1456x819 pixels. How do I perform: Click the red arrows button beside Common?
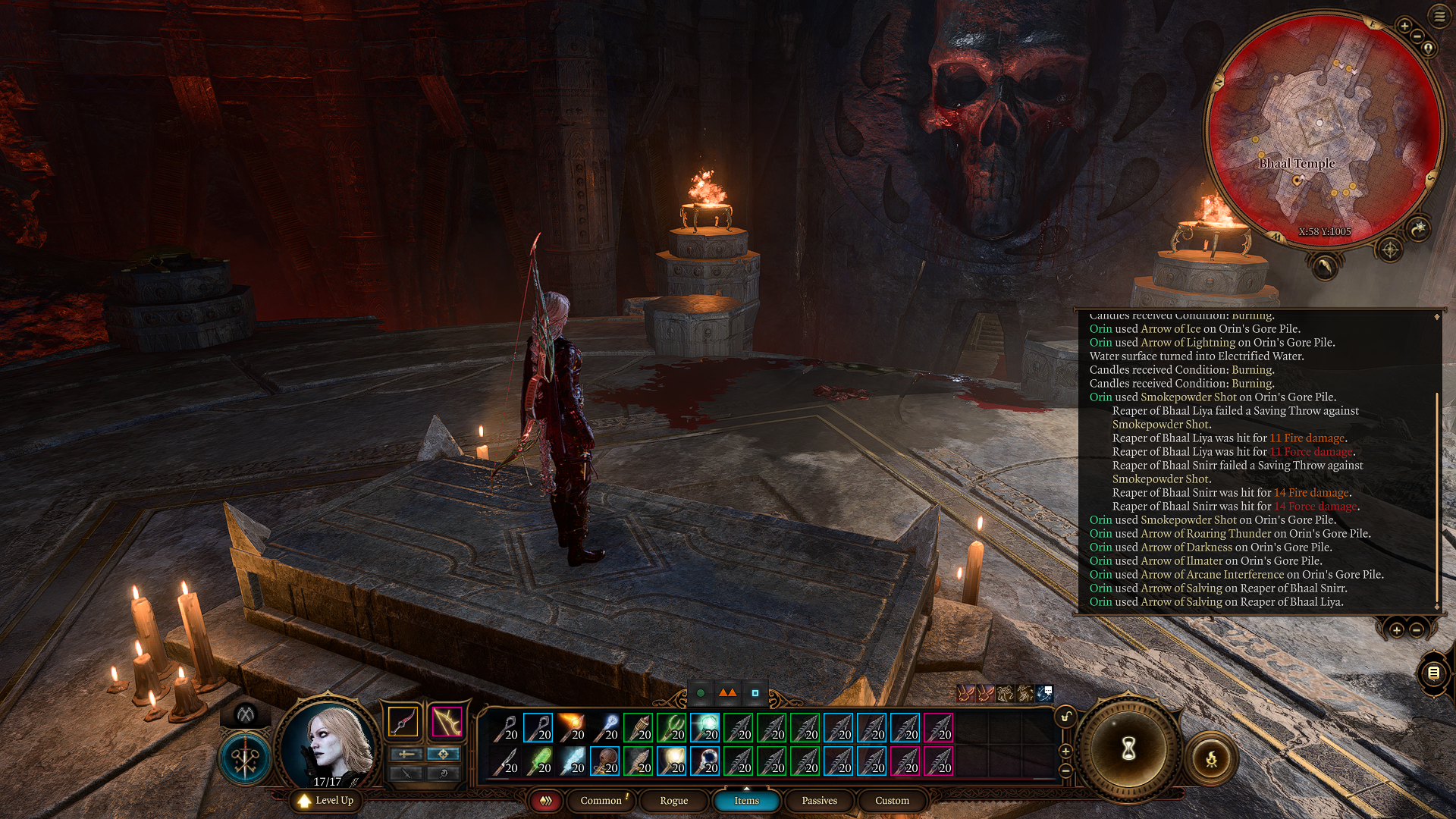pyautogui.click(x=545, y=801)
